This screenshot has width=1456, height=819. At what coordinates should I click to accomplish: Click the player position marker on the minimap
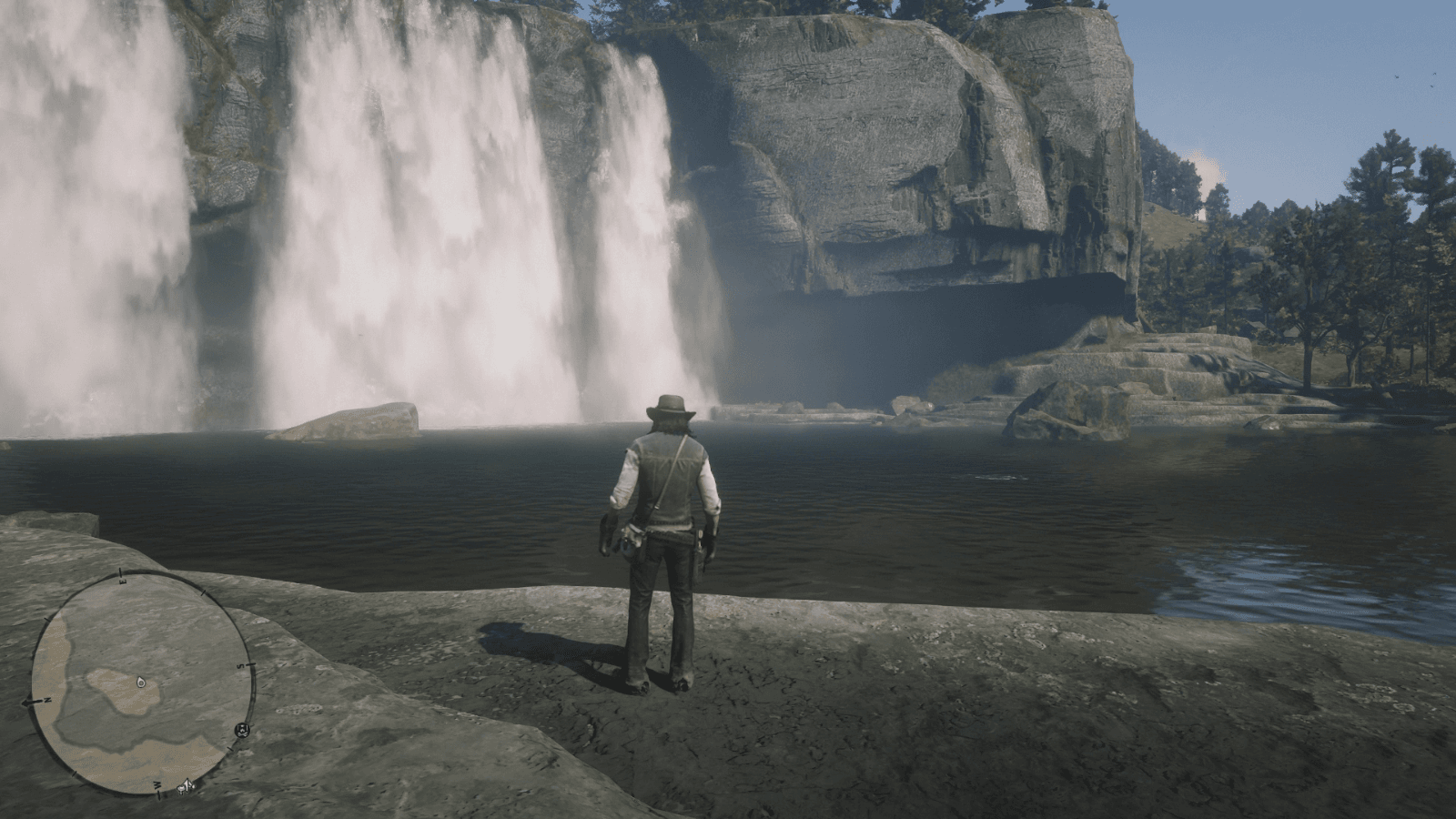tap(141, 683)
